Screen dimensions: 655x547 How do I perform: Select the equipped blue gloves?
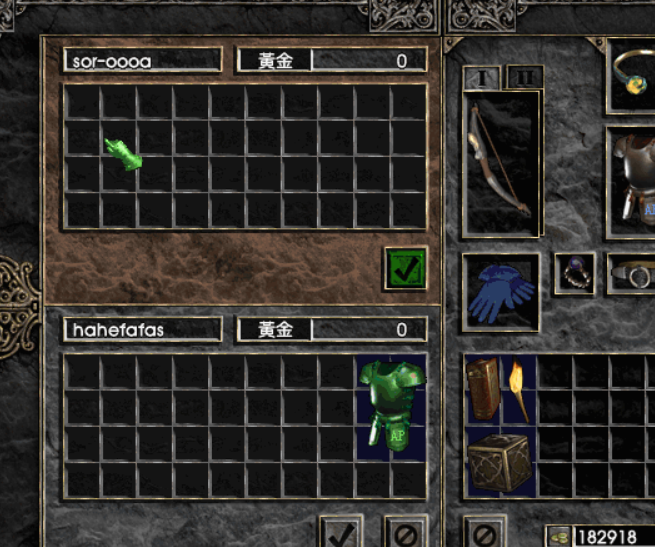[x=501, y=291]
